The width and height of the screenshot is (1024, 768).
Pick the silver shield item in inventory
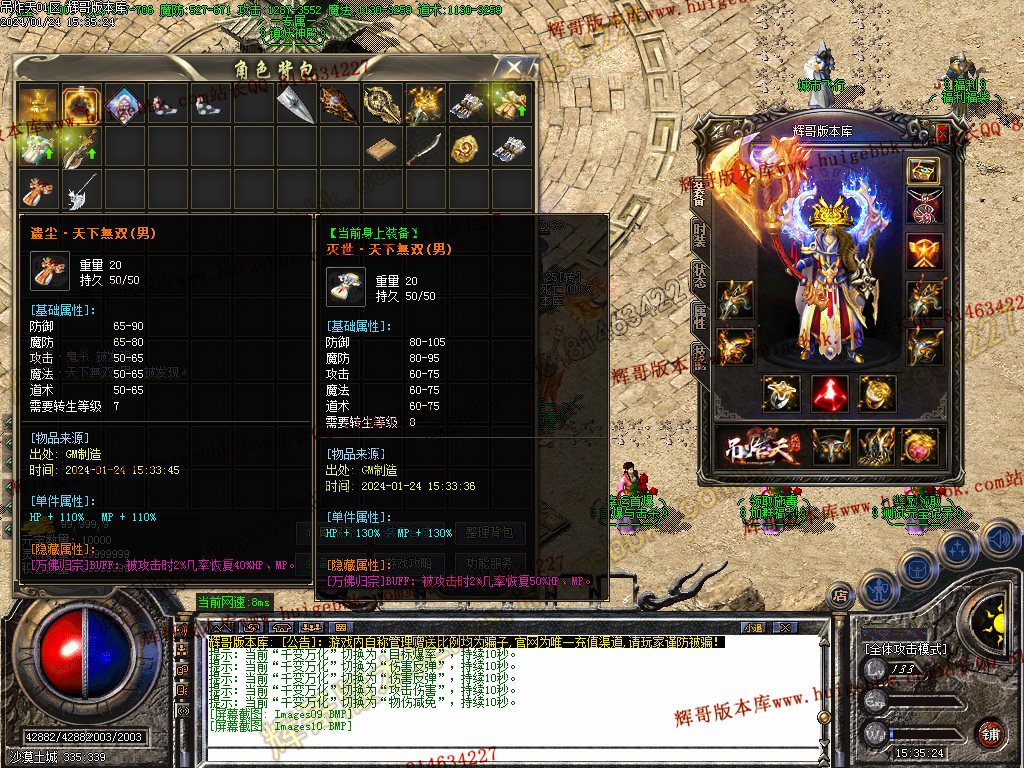(x=296, y=103)
